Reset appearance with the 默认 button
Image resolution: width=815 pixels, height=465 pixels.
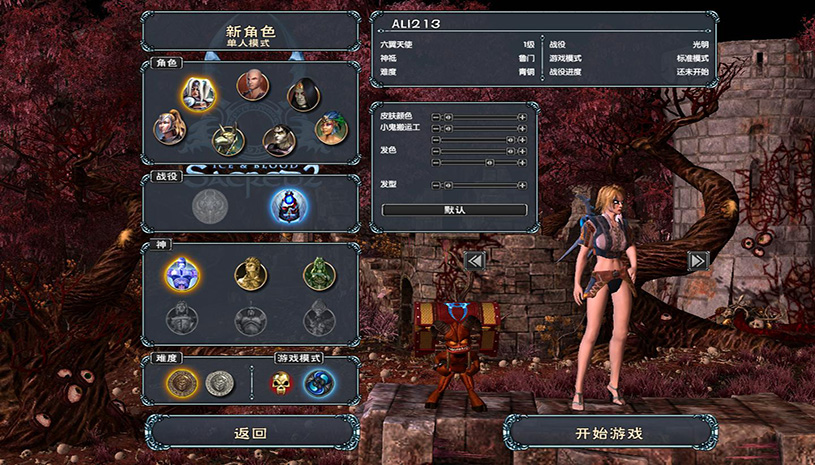(454, 210)
